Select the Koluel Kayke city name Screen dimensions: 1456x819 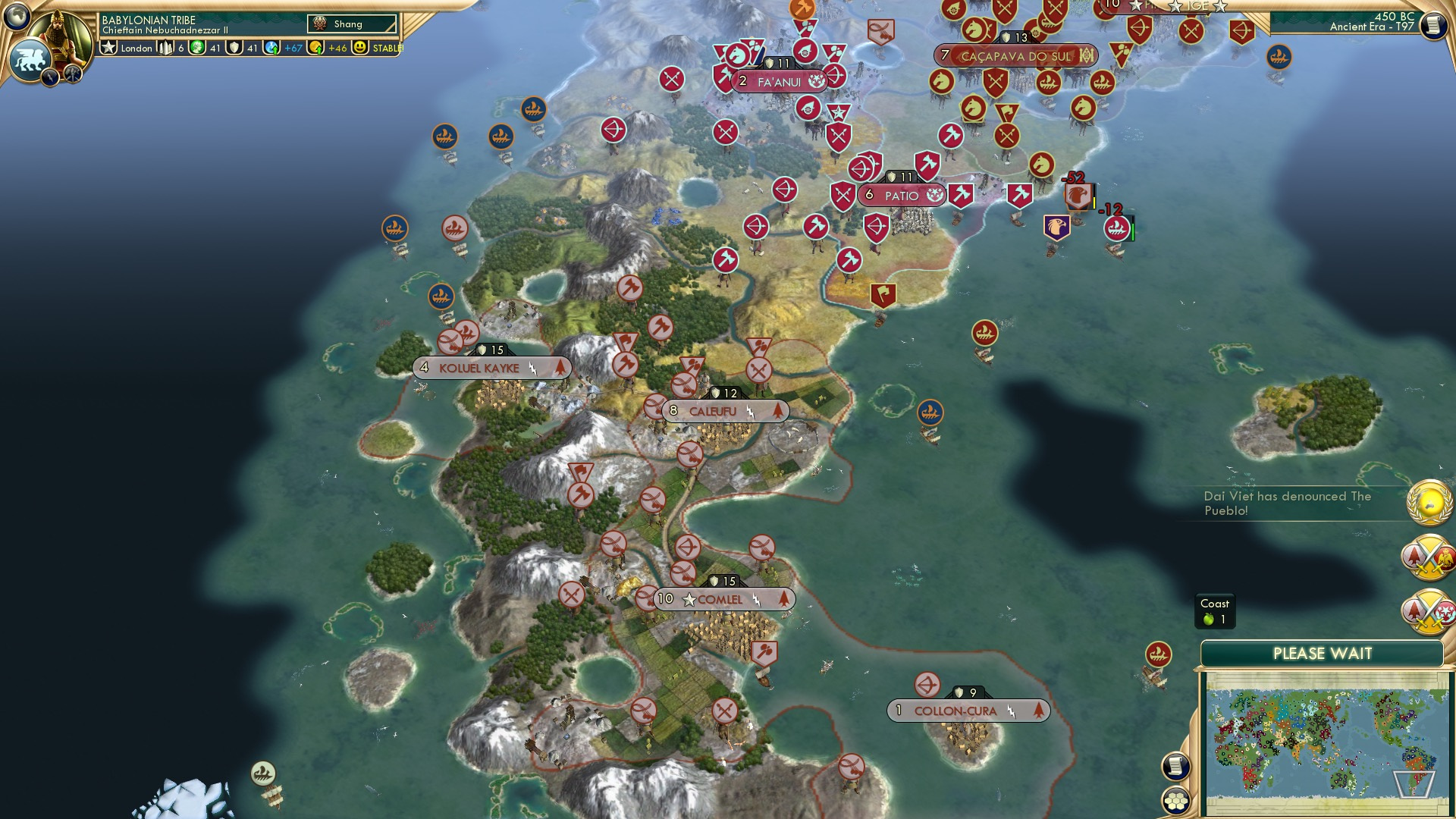(479, 367)
